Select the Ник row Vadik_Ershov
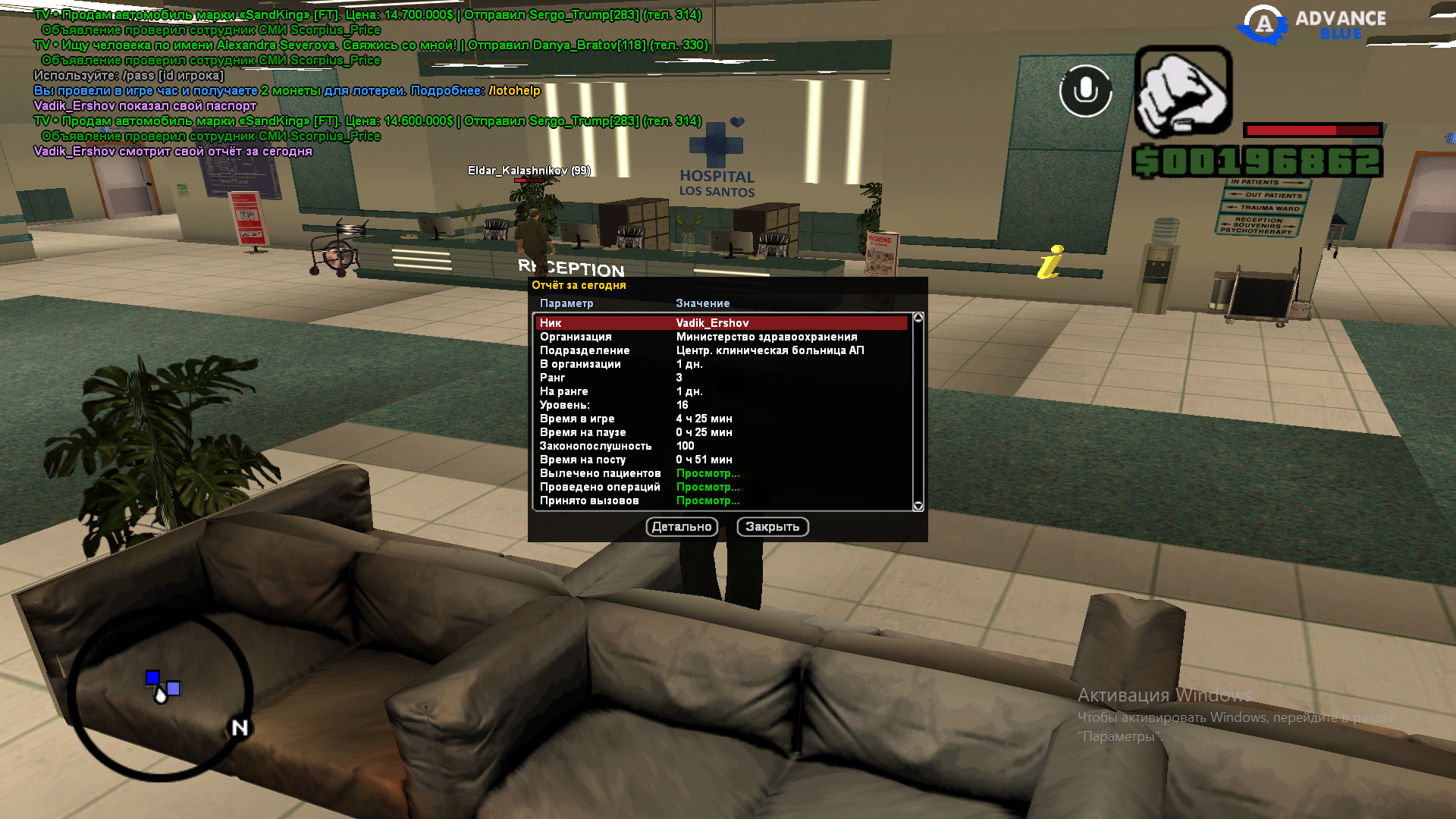 [720, 323]
